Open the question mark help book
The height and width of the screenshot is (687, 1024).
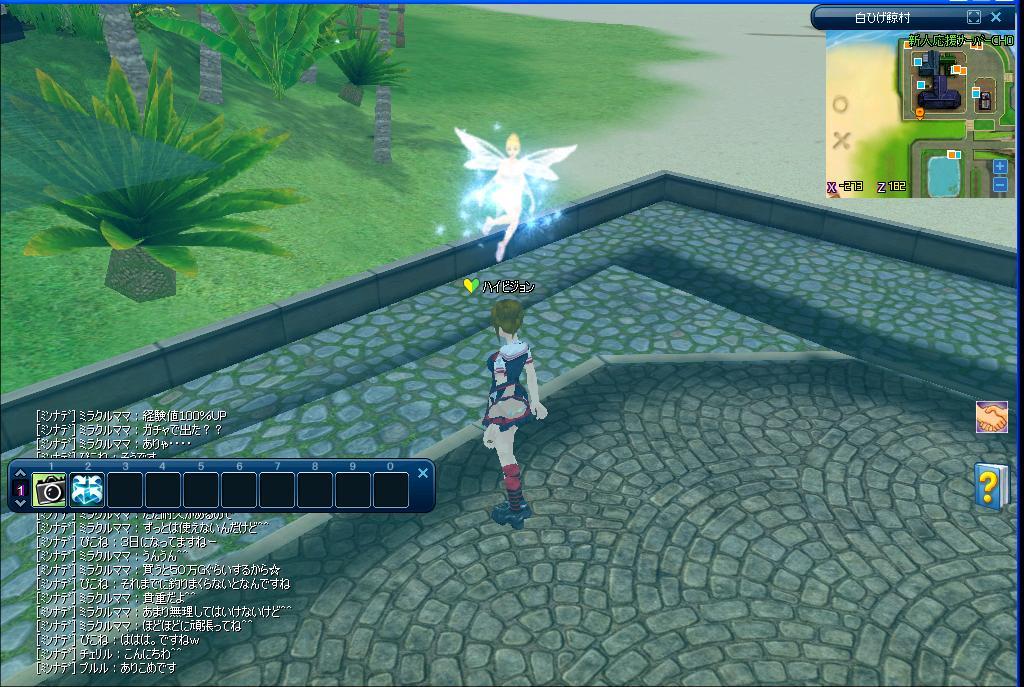pyautogui.click(x=990, y=486)
